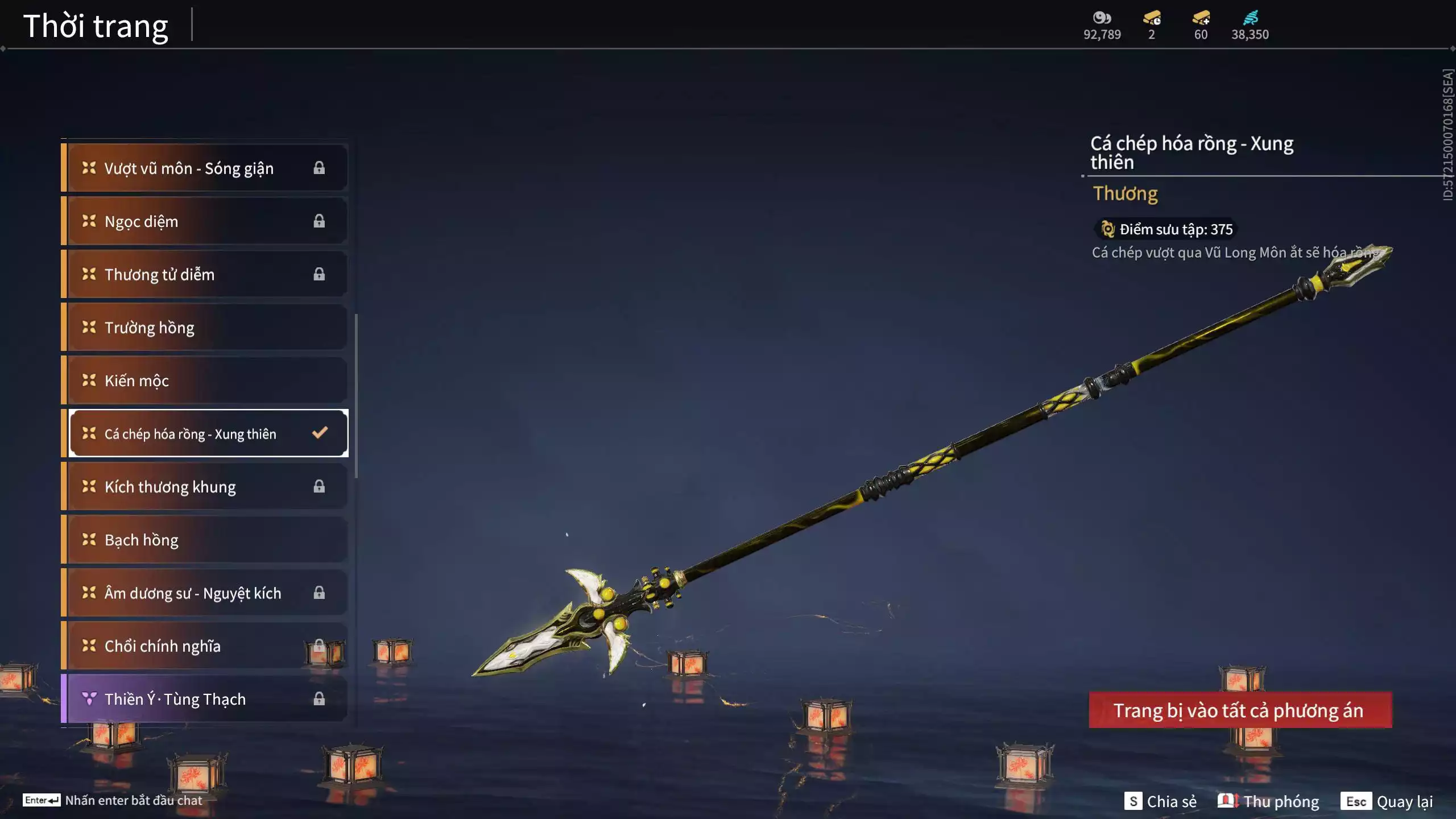The width and height of the screenshot is (1456, 819).
Task: Pick the Thiên Ý · Tùng Thạch skin
Action: coord(205,699)
